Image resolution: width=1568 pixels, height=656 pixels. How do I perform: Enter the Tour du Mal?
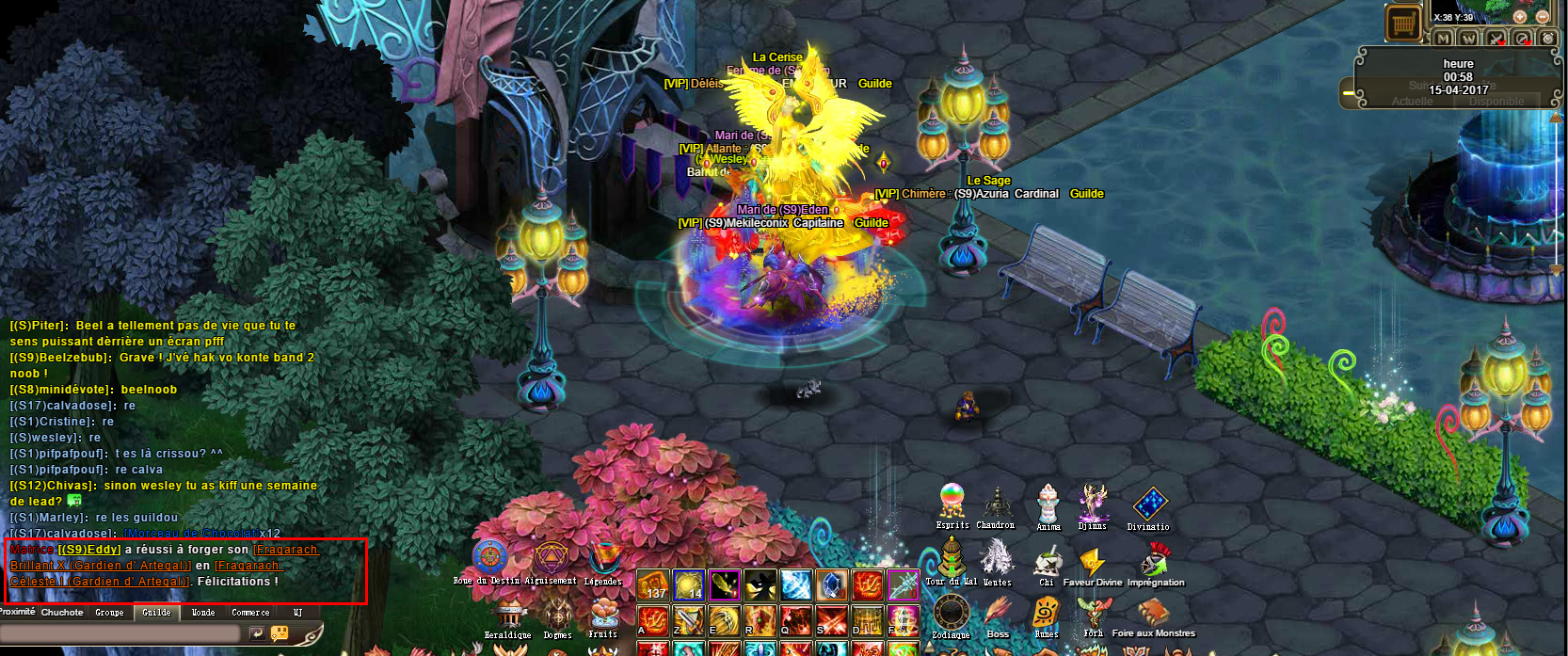952,558
